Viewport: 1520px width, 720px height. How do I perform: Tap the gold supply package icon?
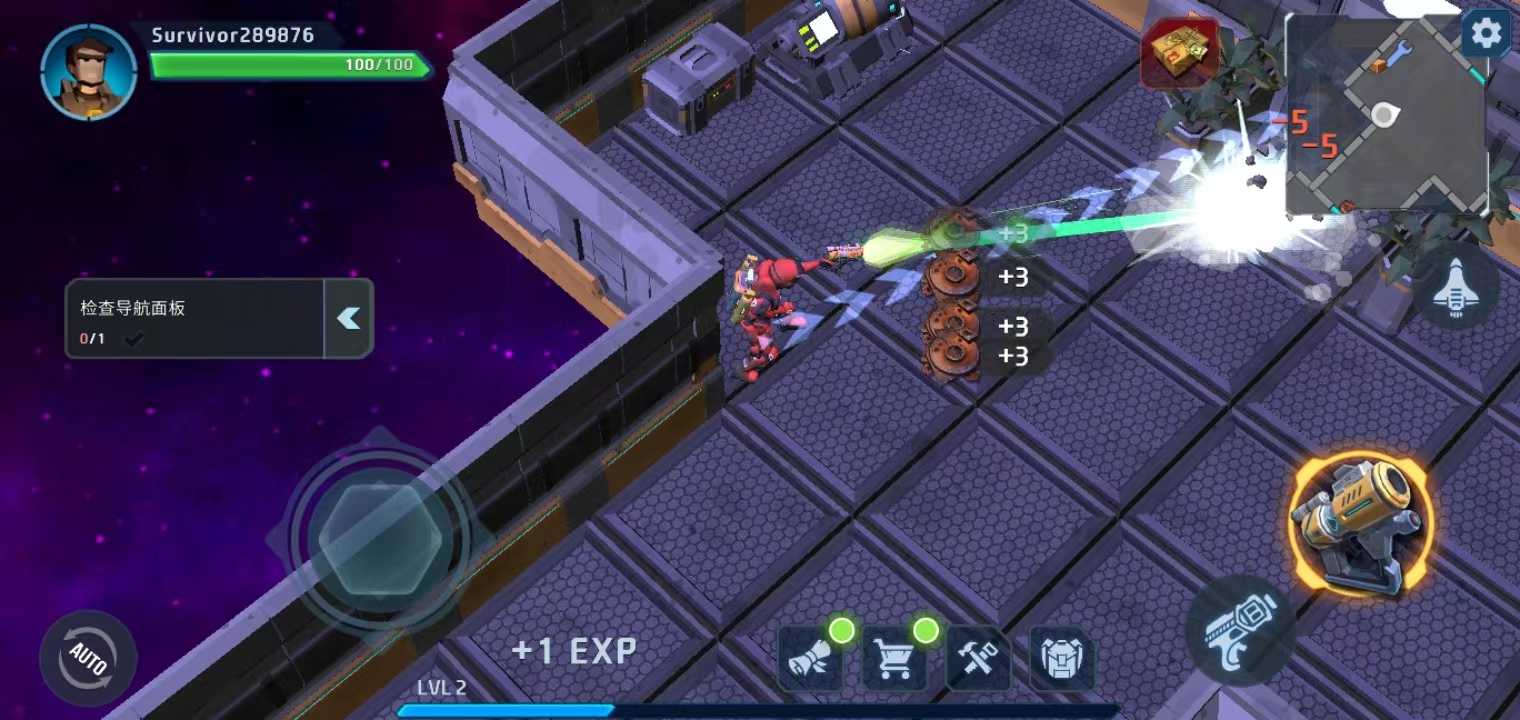point(1179,53)
